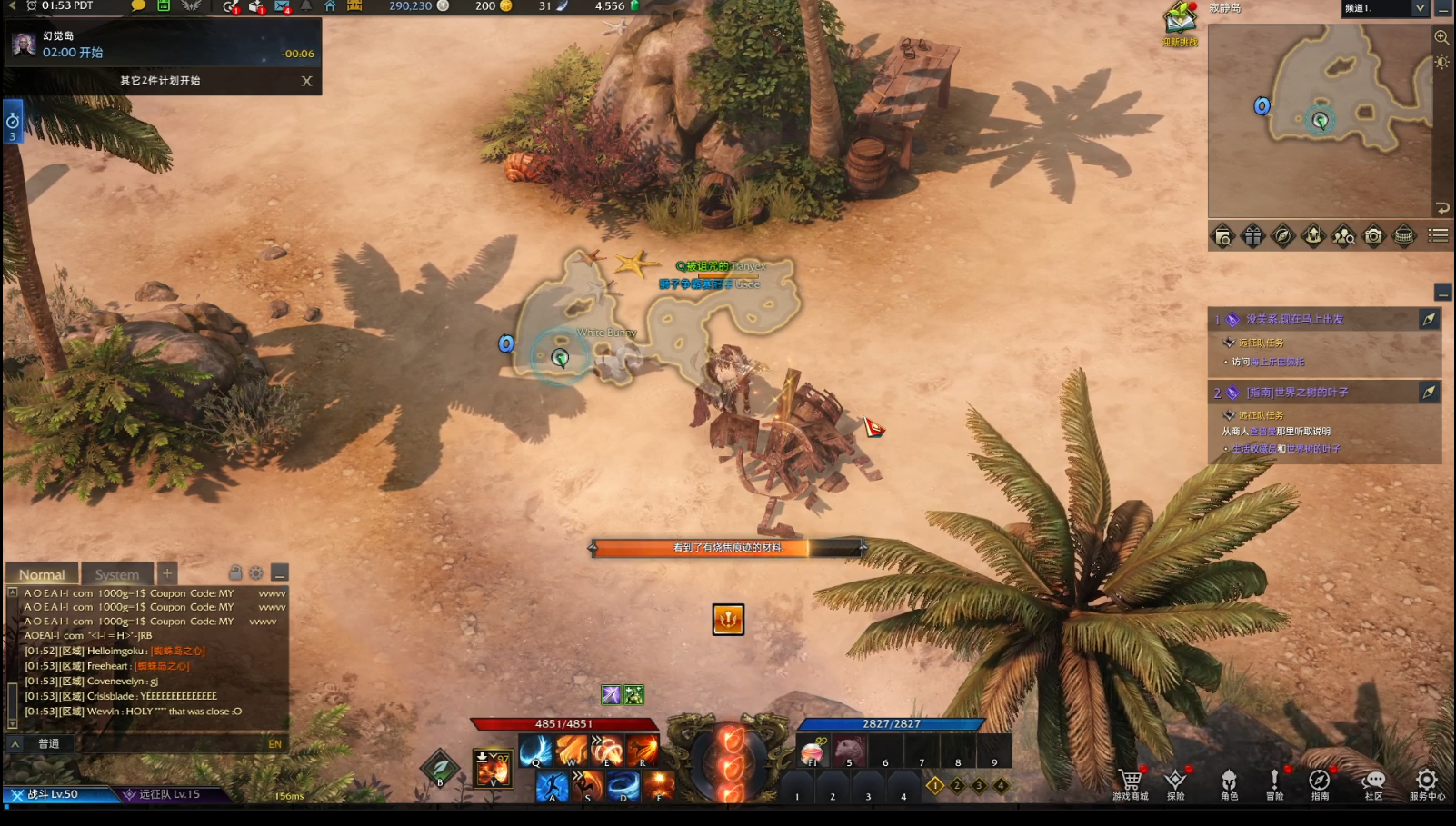Image resolution: width=1456 pixels, height=826 pixels.
Task: Activate the Q skill blue slash
Action: (535, 751)
